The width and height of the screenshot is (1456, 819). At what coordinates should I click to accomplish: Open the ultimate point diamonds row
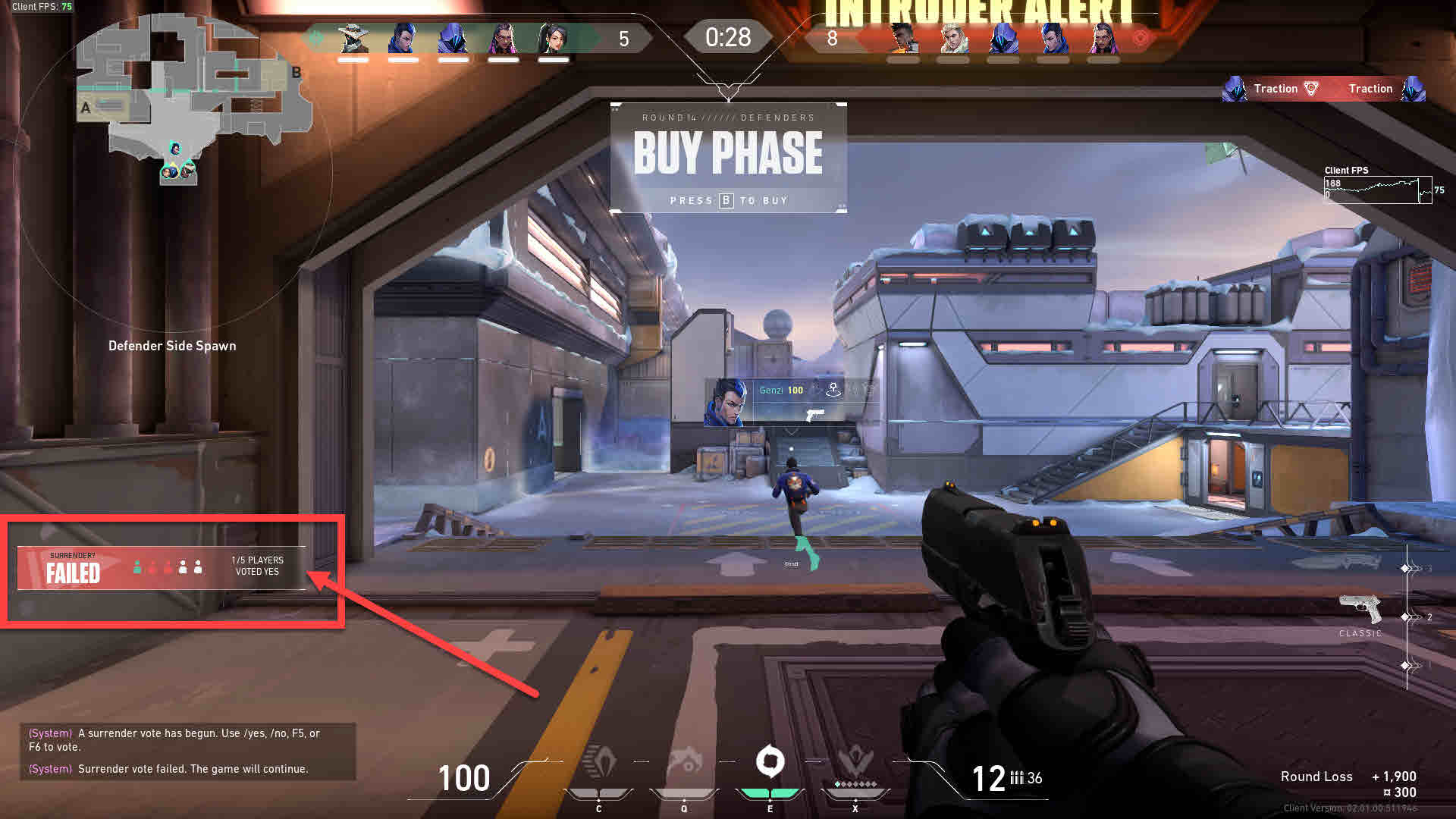coord(855,783)
